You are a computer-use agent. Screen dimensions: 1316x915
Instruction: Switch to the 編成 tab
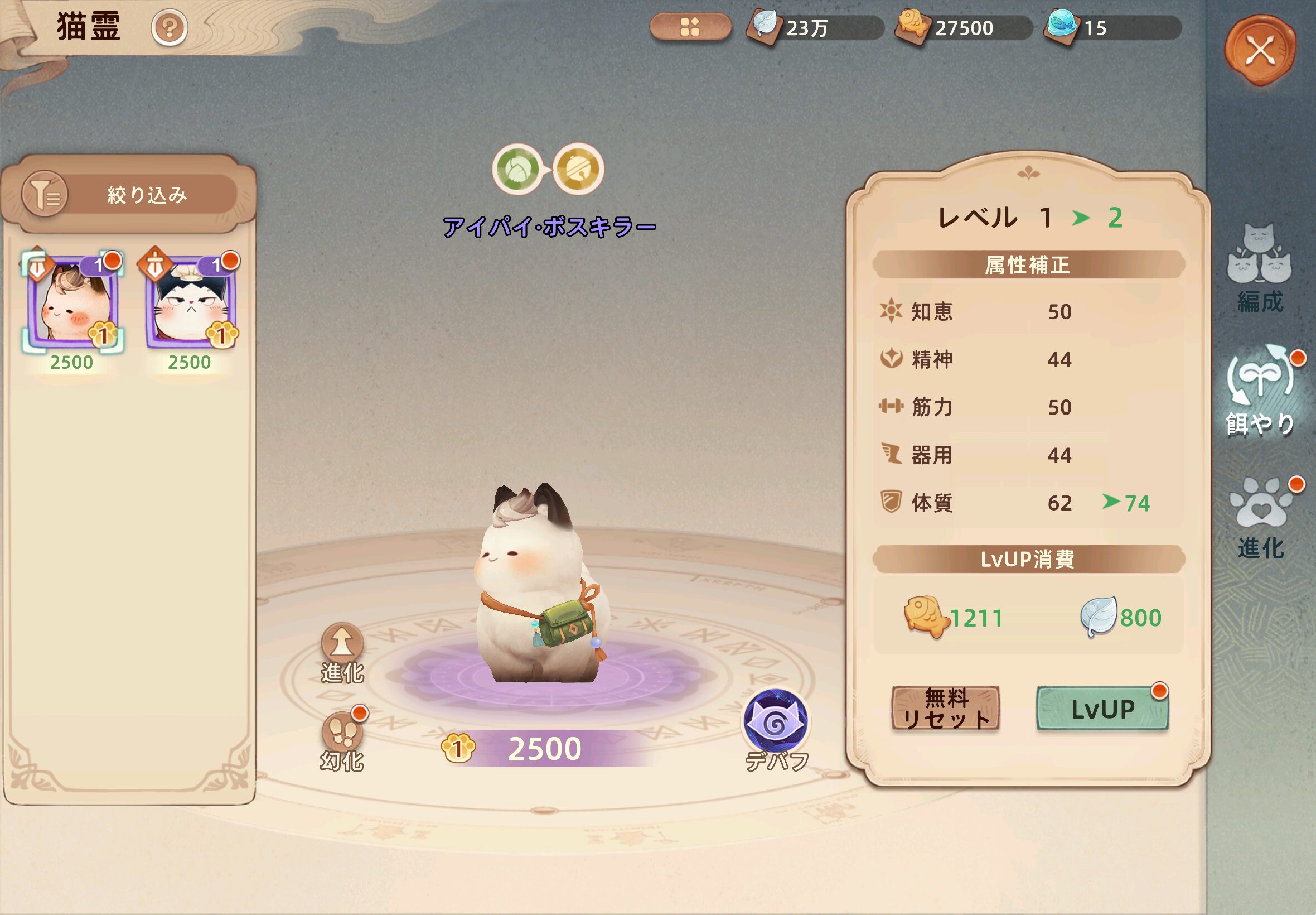(1259, 268)
